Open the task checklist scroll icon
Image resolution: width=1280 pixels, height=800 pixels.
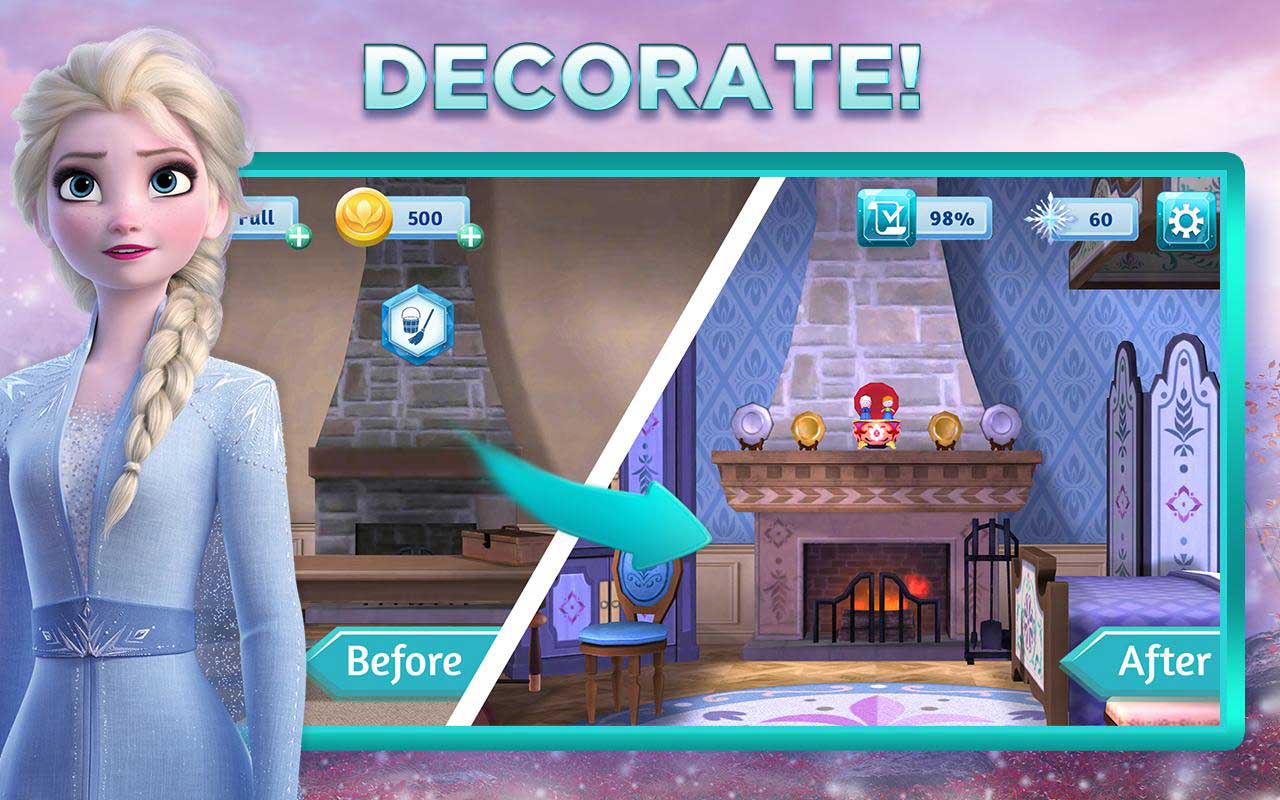coord(886,220)
